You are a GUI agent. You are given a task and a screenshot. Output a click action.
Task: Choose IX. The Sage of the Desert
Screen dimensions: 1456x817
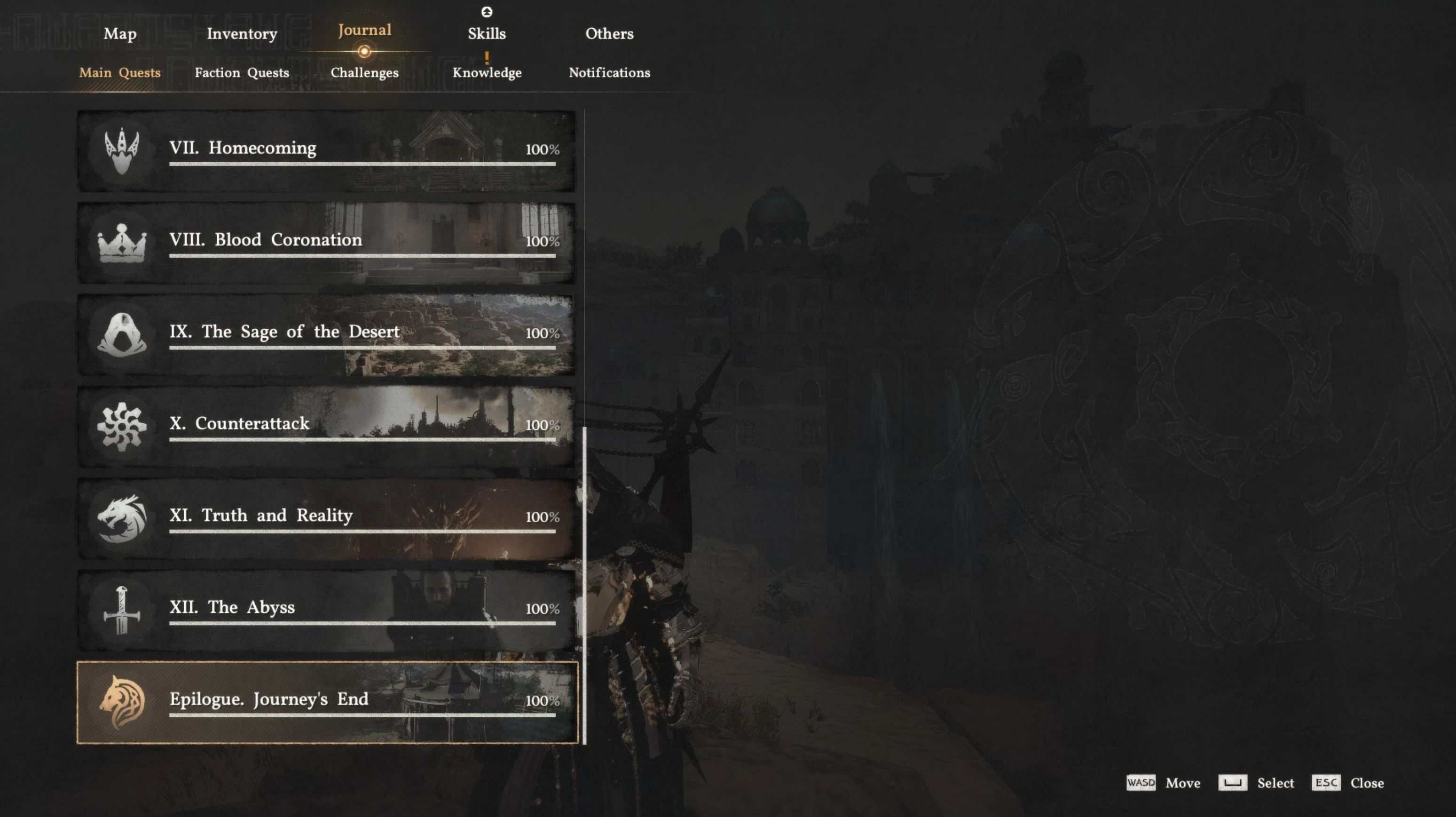[327, 335]
